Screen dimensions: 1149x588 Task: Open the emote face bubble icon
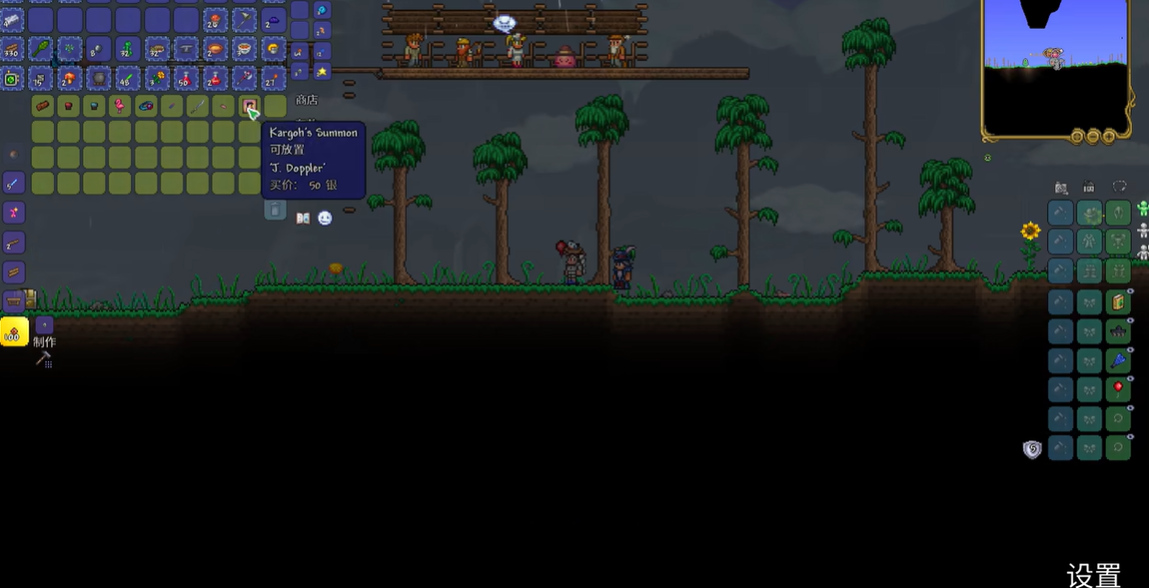coord(325,218)
